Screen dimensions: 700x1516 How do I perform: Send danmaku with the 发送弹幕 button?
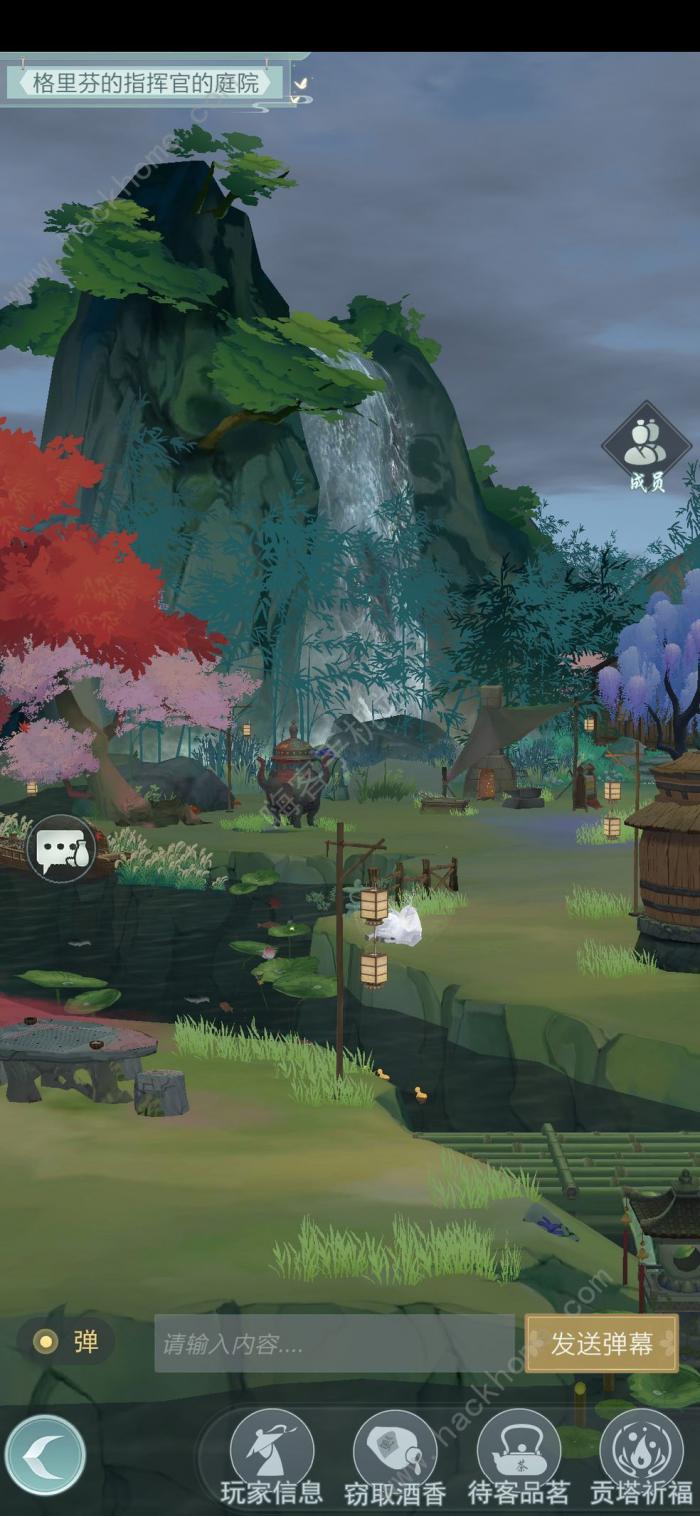(602, 1343)
